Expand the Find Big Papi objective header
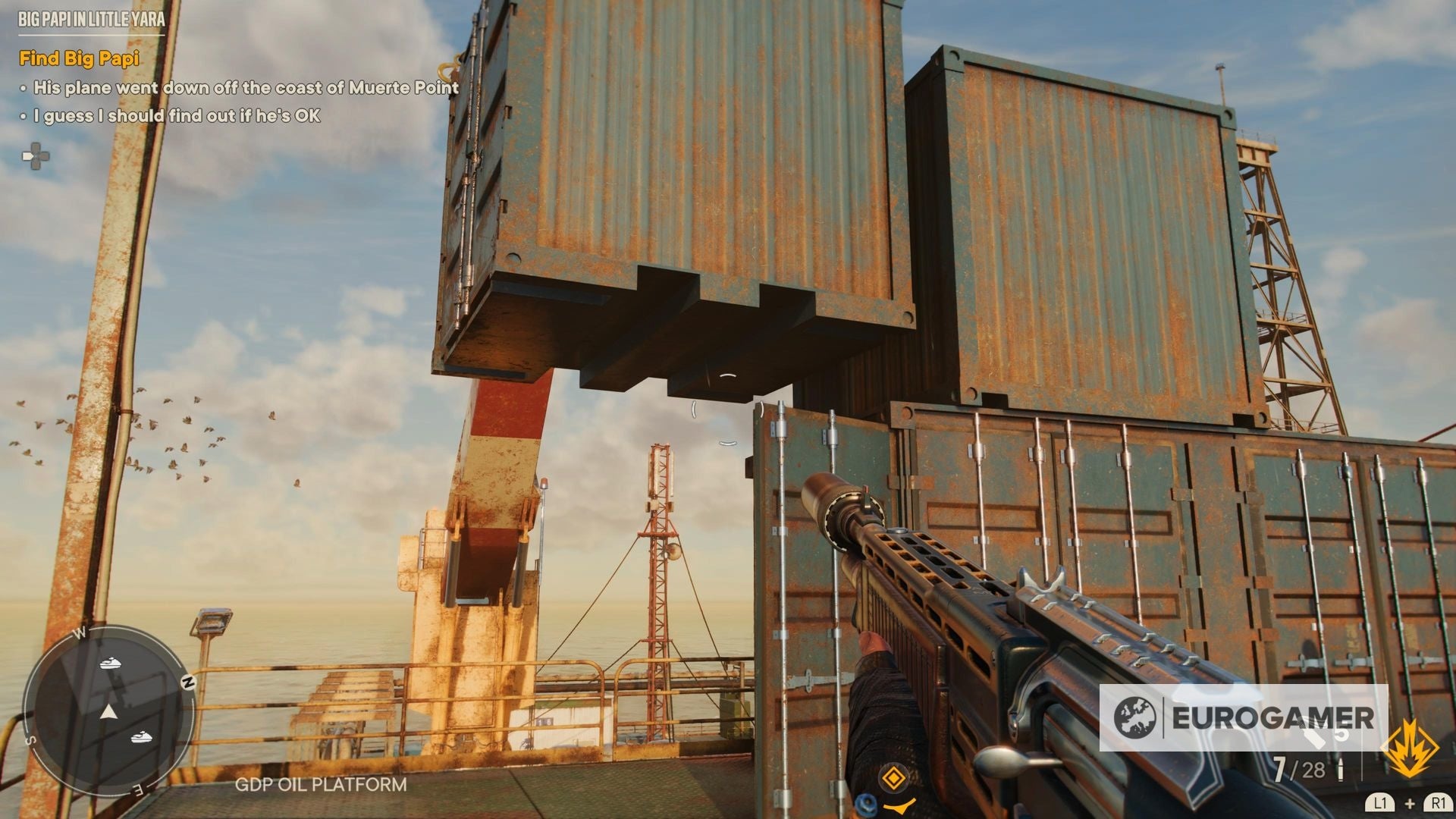The height and width of the screenshot is (819, 1456). (79, 58)
